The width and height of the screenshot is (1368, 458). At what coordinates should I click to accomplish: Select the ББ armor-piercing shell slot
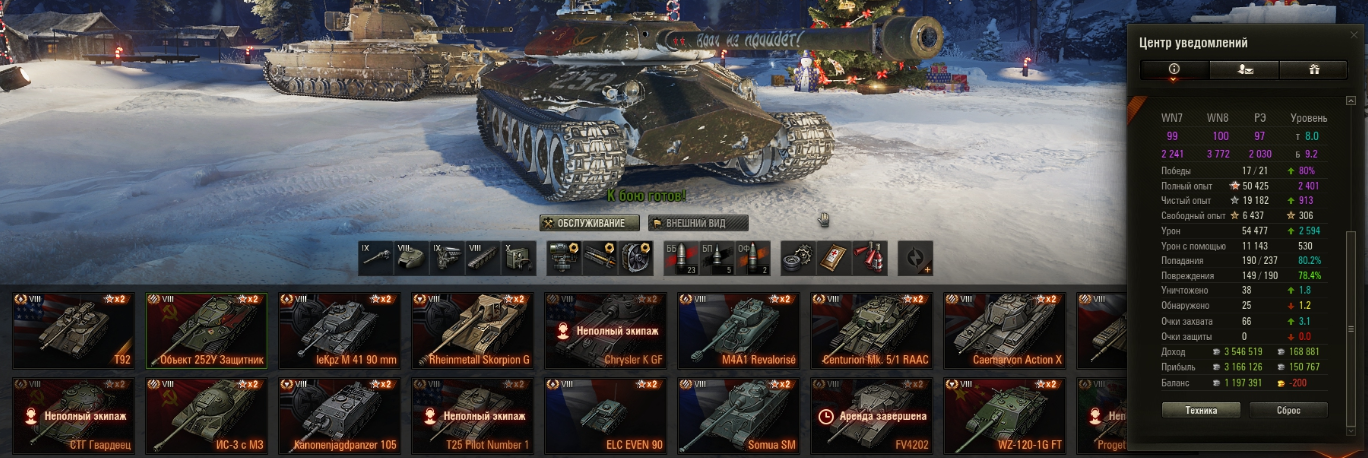678,257
